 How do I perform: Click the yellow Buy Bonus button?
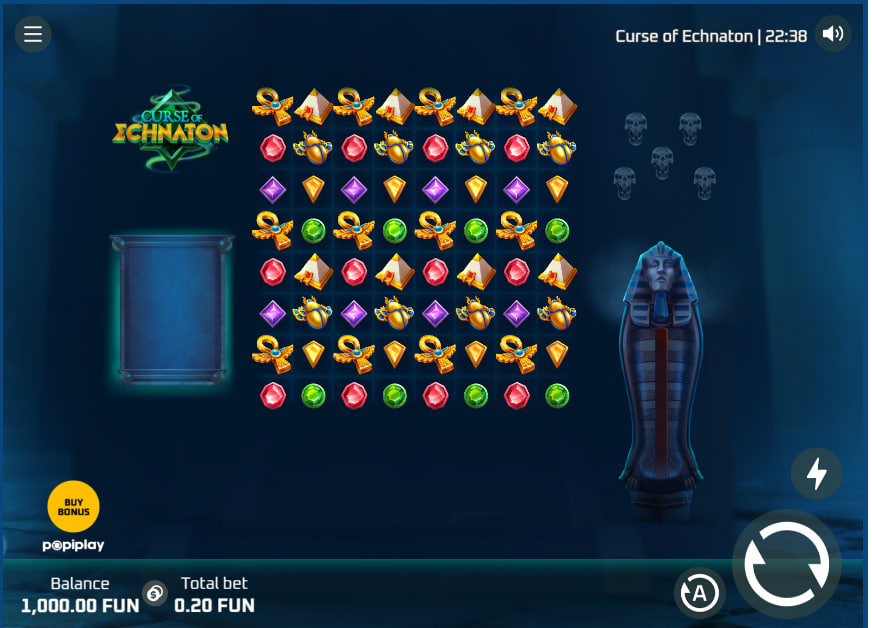click(74, 506)
